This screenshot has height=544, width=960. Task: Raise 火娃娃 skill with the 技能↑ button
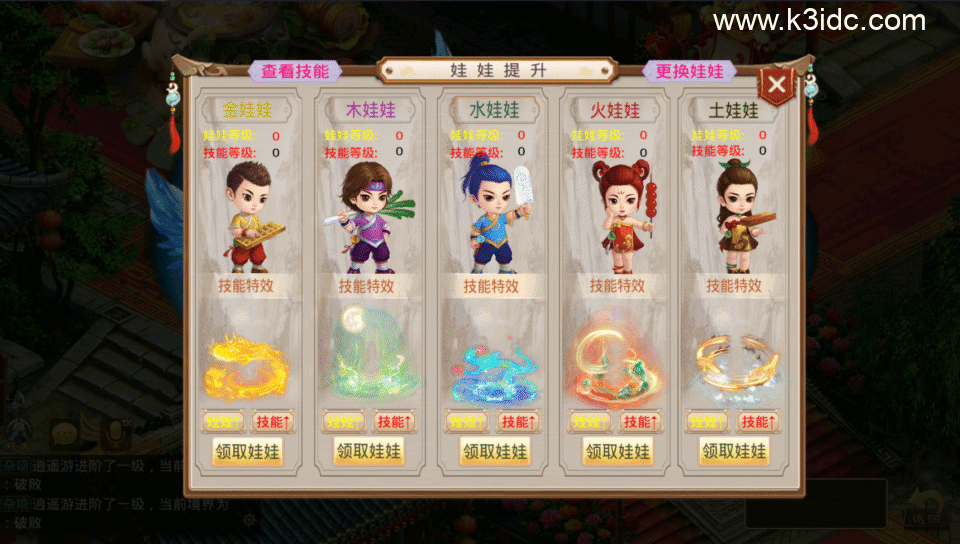pos(641,422)
